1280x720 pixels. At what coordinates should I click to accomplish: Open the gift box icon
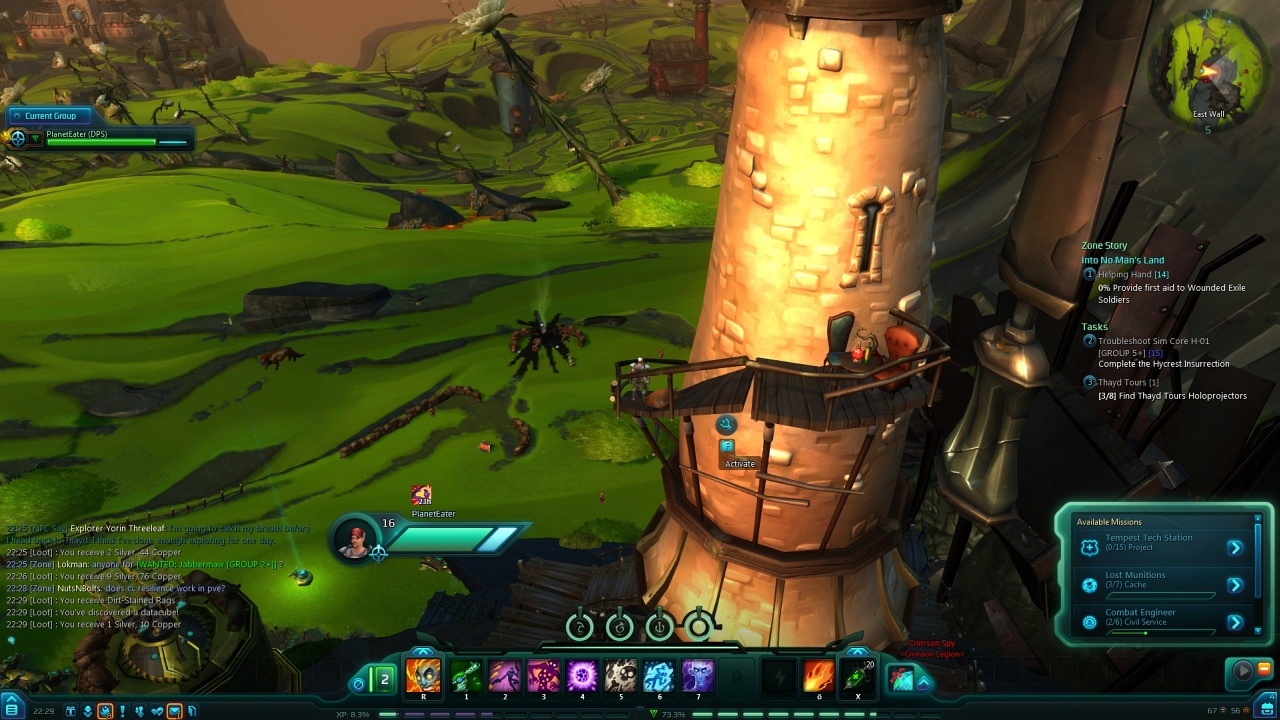tap(71, 711)
